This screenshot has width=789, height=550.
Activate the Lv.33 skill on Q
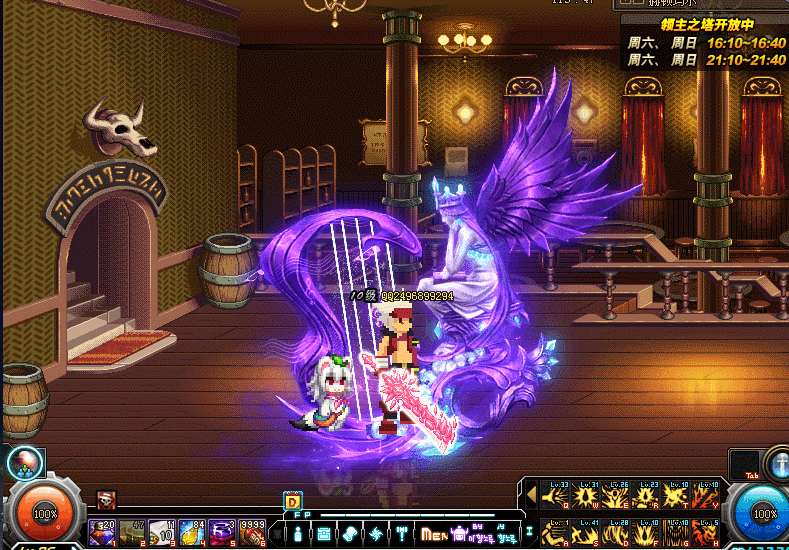coord(553,494)
